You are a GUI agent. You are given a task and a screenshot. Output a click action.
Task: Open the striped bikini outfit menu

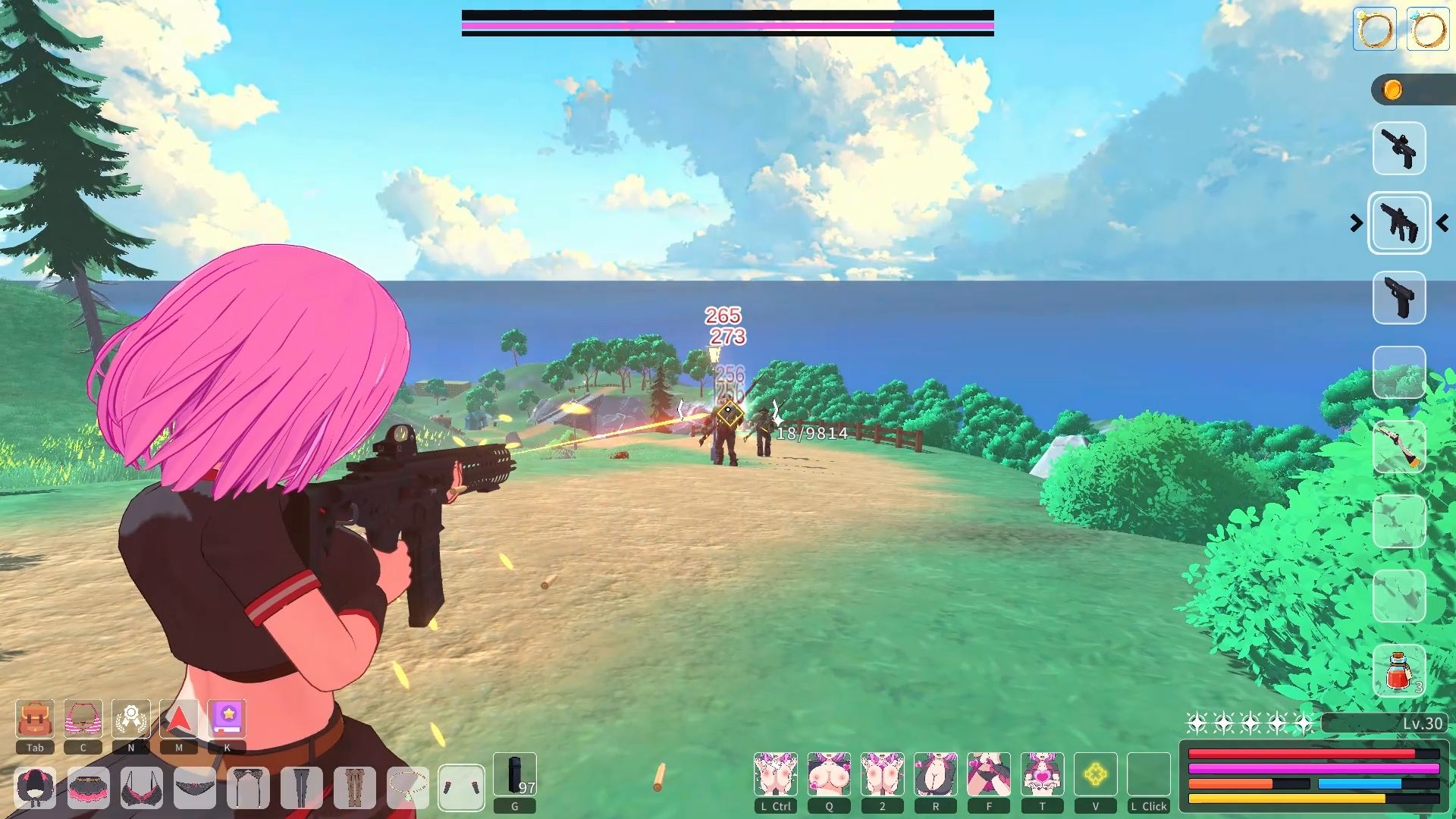pos(83,719)
